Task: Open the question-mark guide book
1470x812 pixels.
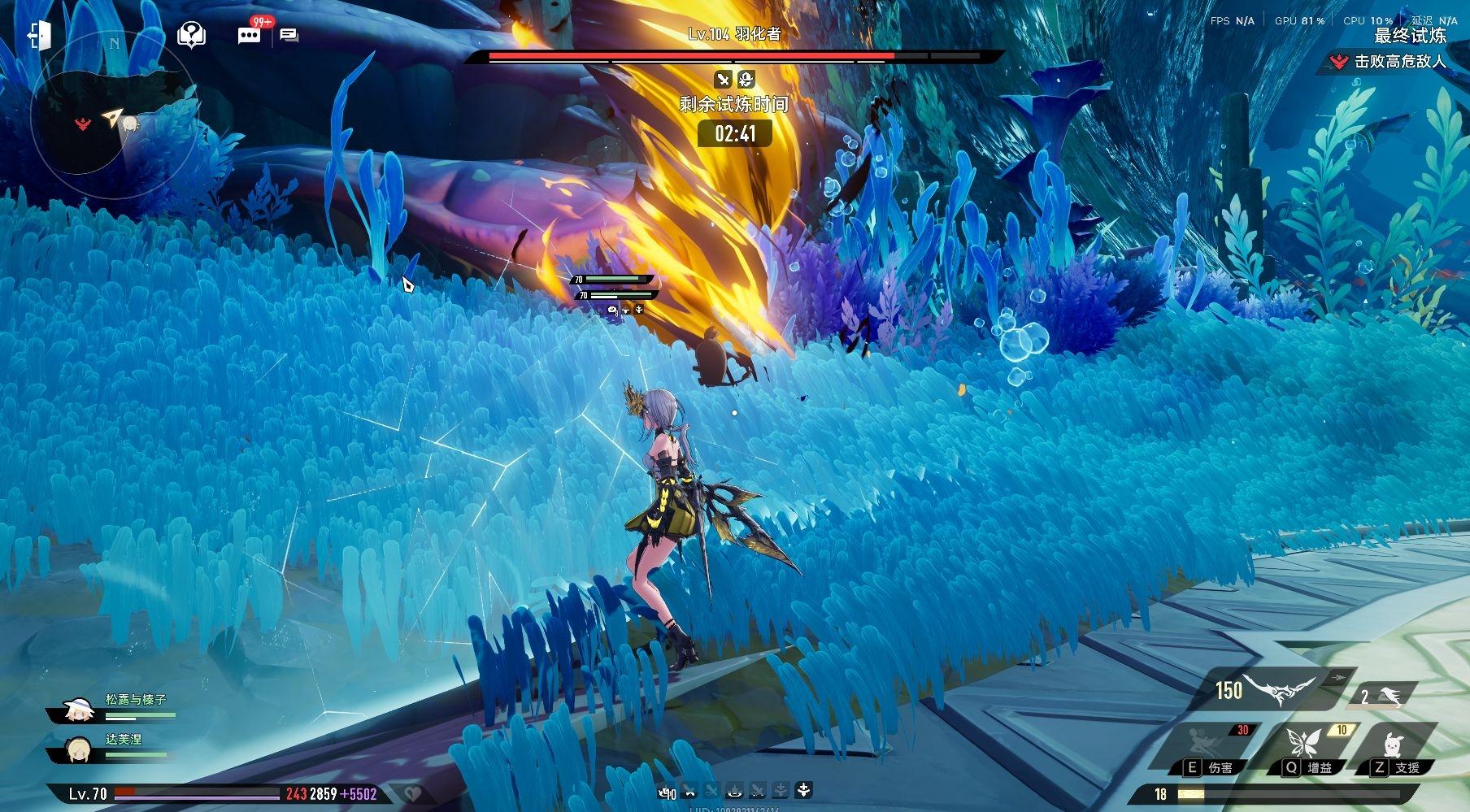Action: pos(191,35)
